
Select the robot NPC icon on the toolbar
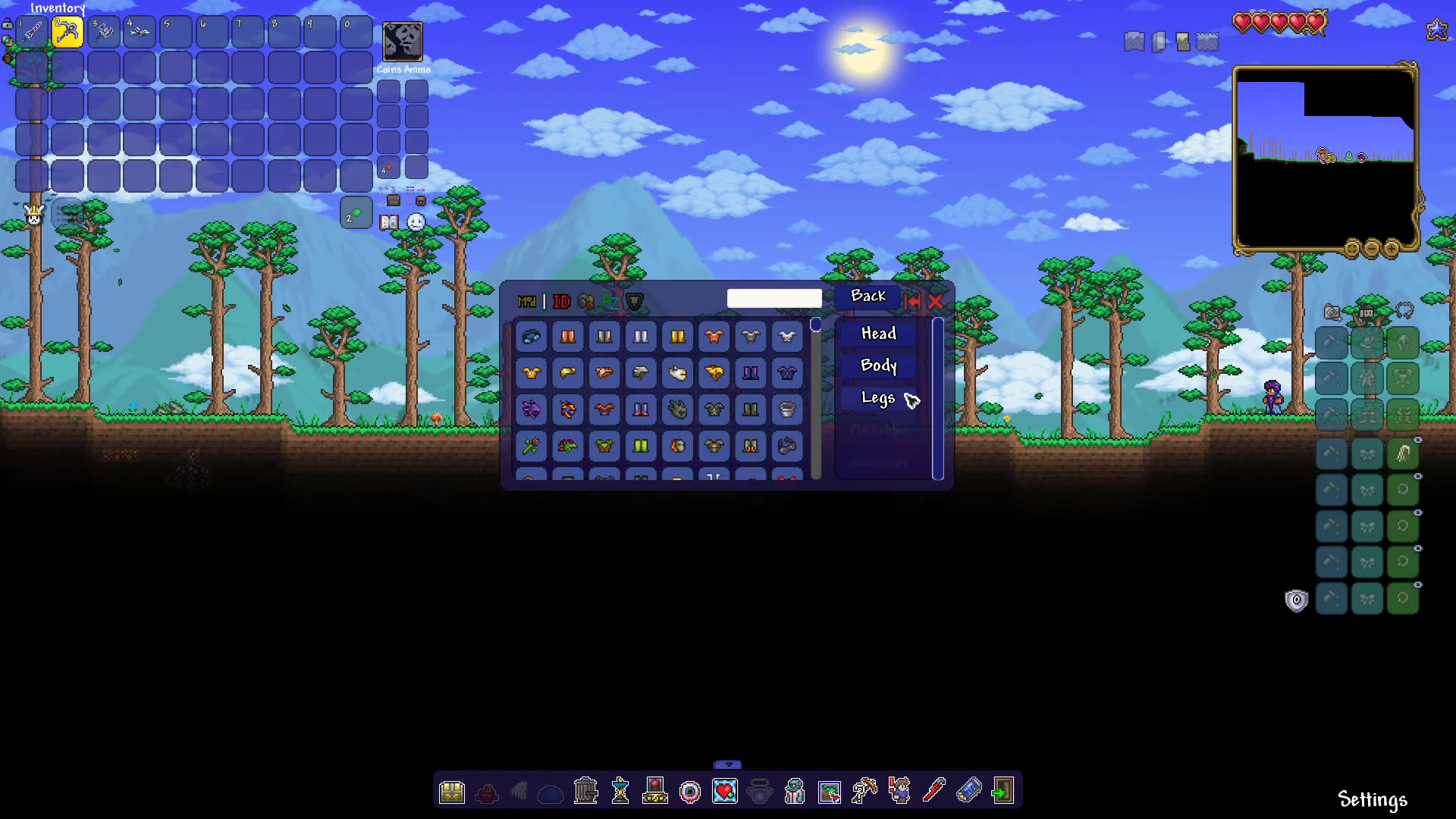(x=794, y=791)
